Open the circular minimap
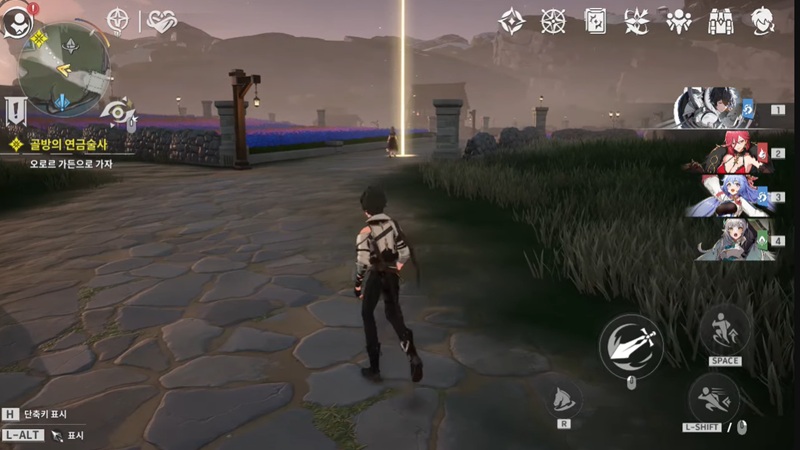Image resolution: width=800 pixels, height=450 pixels. pyautogui.click(x=64, y=68)
